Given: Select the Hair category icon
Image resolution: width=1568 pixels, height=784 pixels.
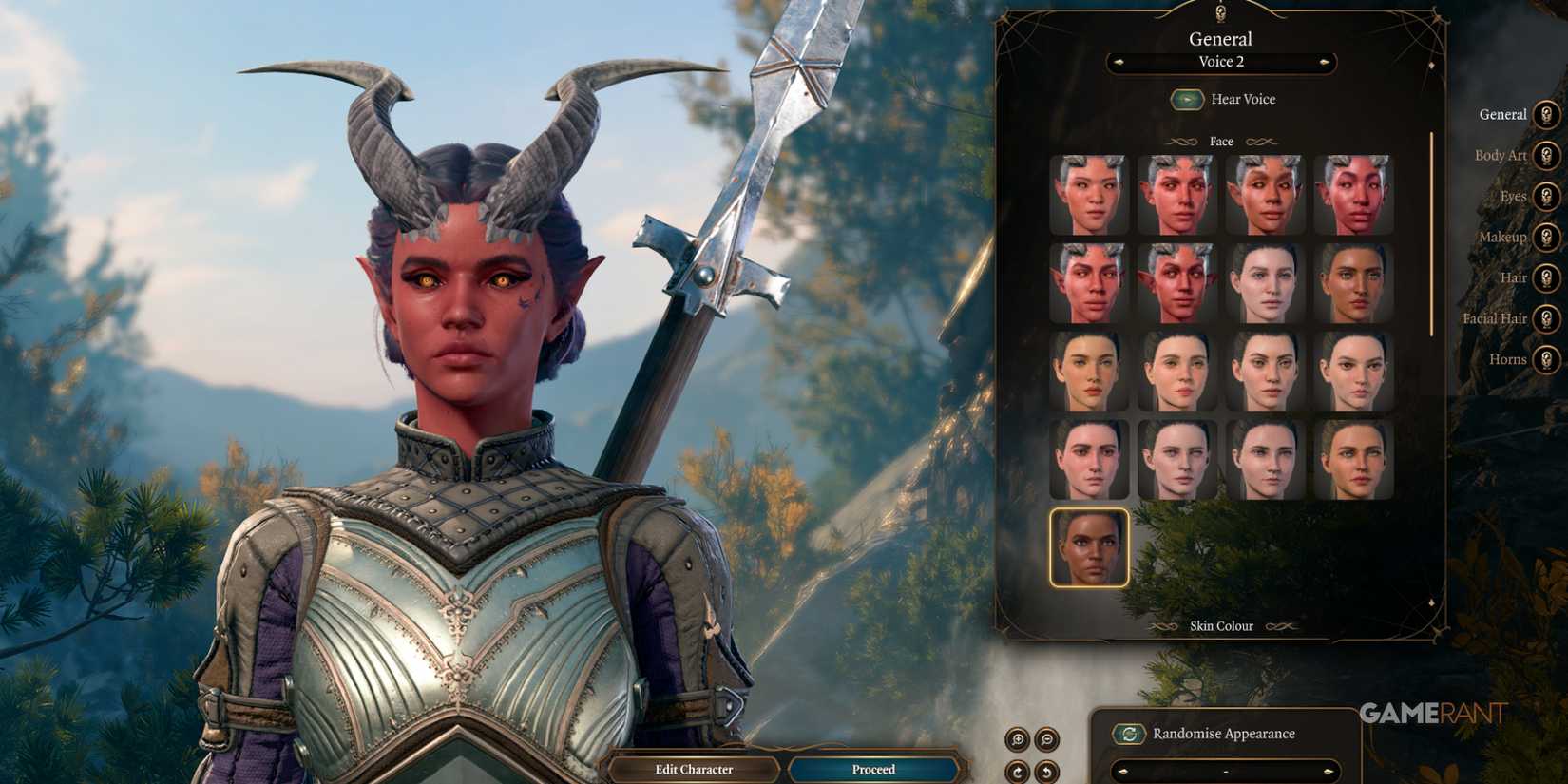Looking at the screenshot, I should tap(1546, 277).
